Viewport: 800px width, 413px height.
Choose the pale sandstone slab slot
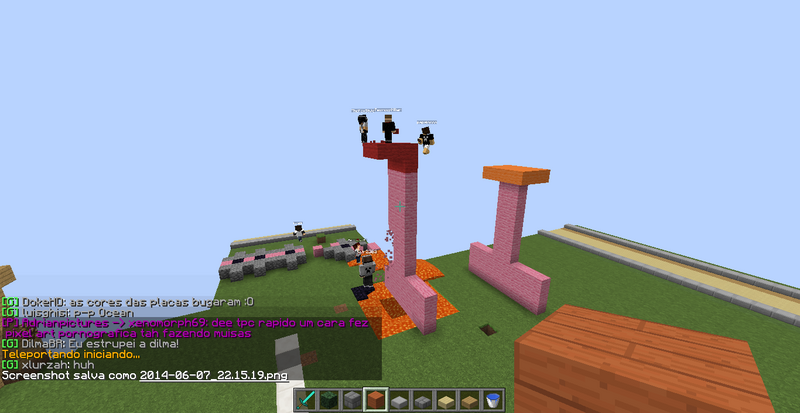(446, 400)
